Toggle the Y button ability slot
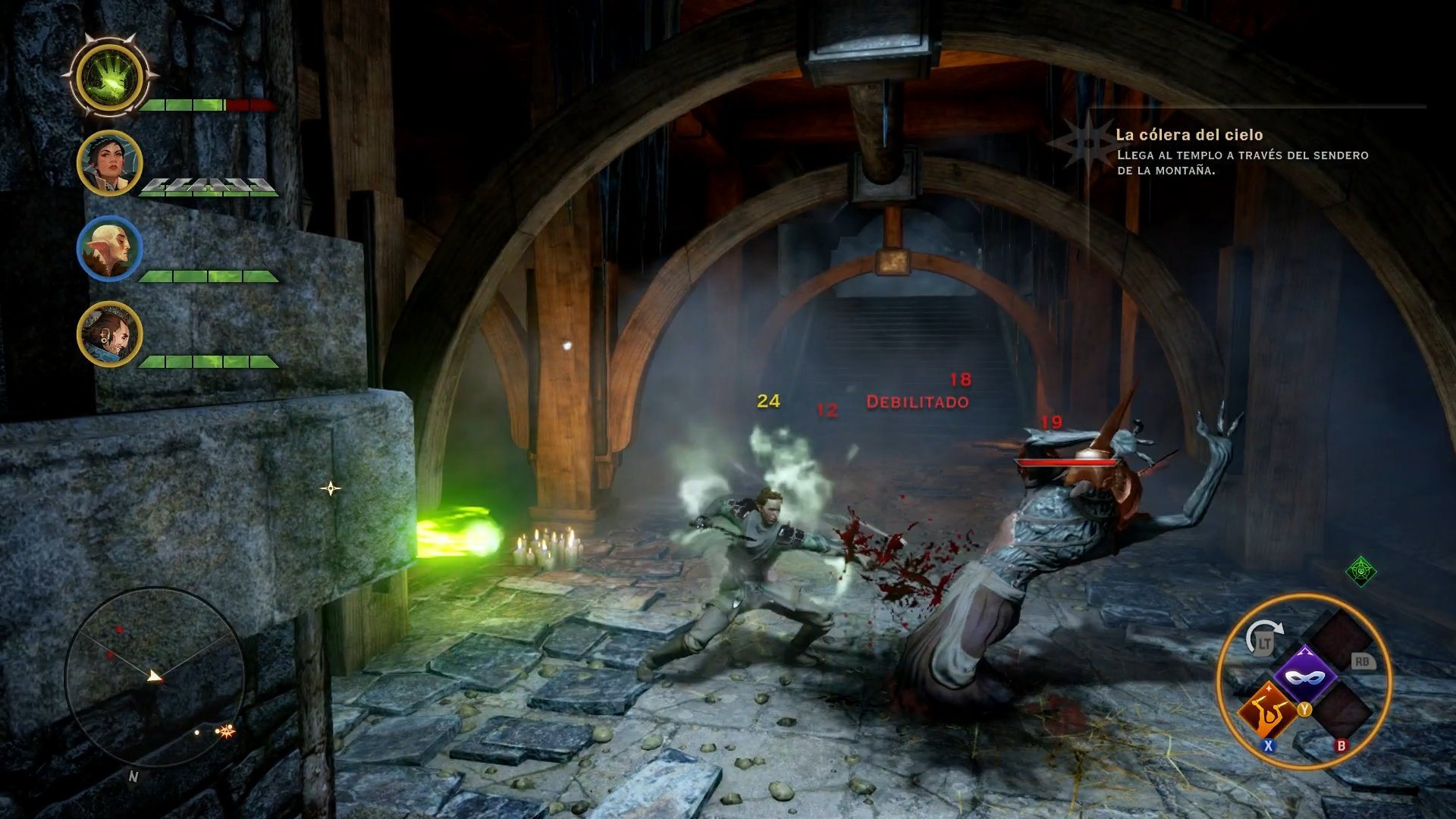The height and width of the screenshot is (819, 1456). [1304, 709]
